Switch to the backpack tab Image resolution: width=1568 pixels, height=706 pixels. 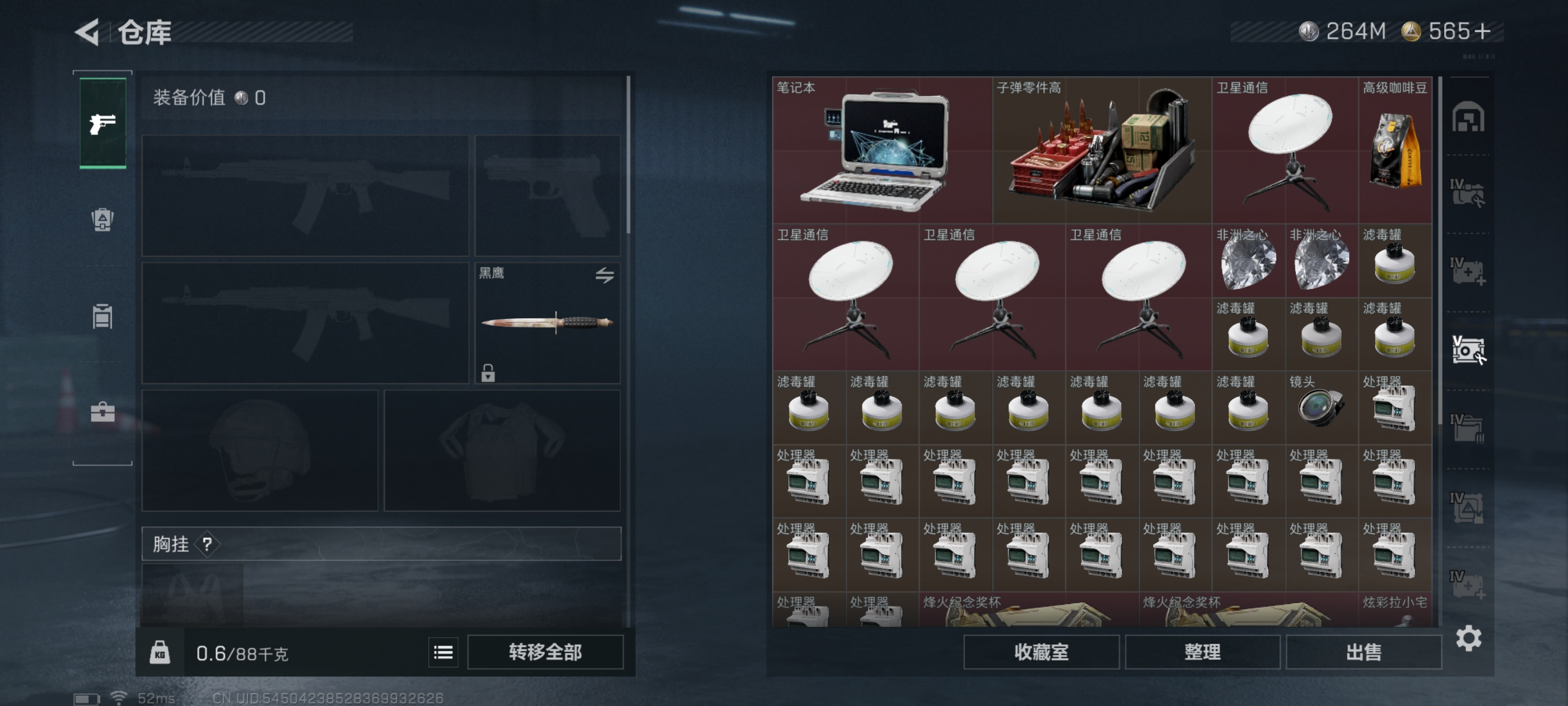pos(102,219)
